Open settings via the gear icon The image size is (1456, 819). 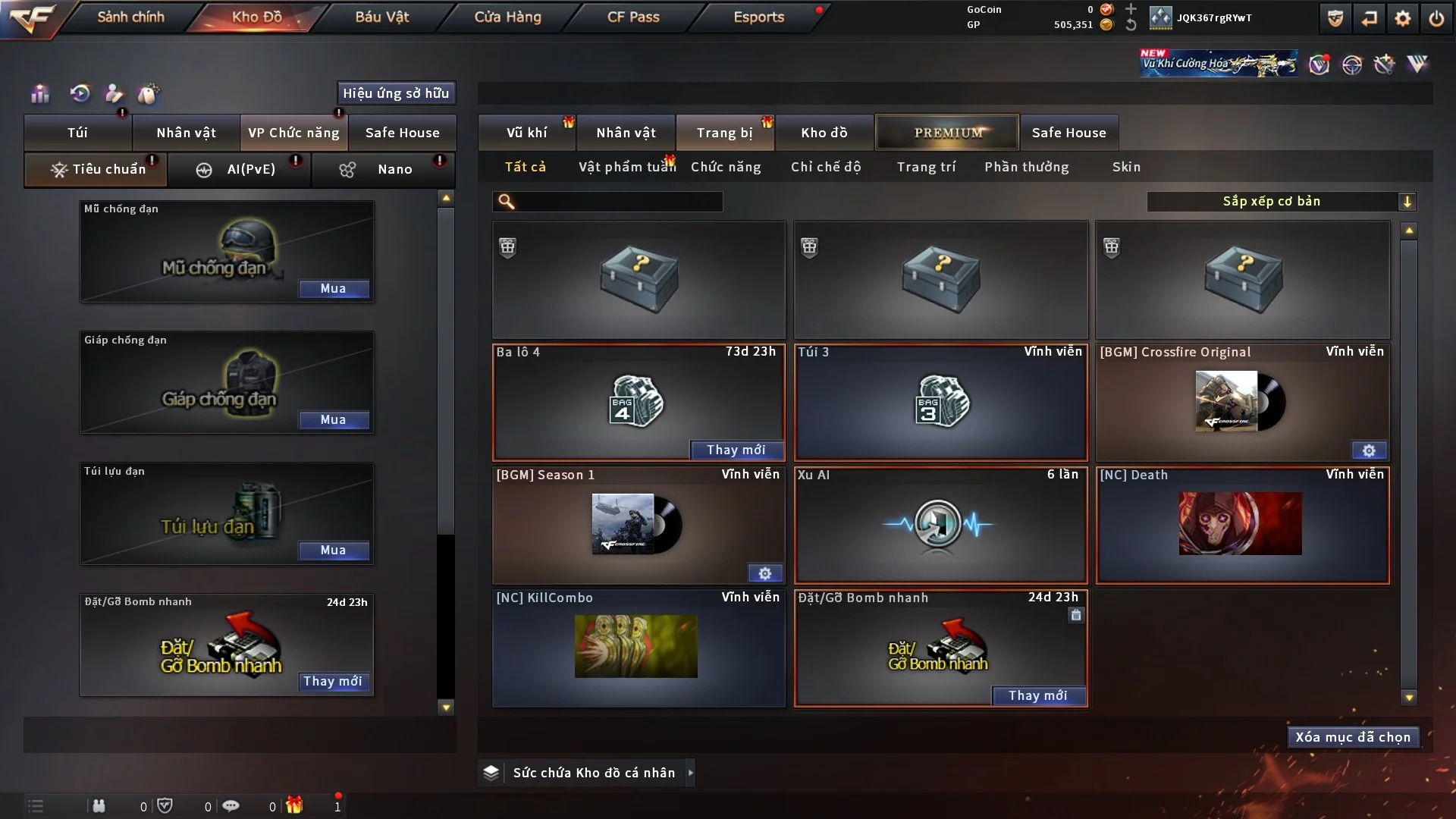(1403, 18)
